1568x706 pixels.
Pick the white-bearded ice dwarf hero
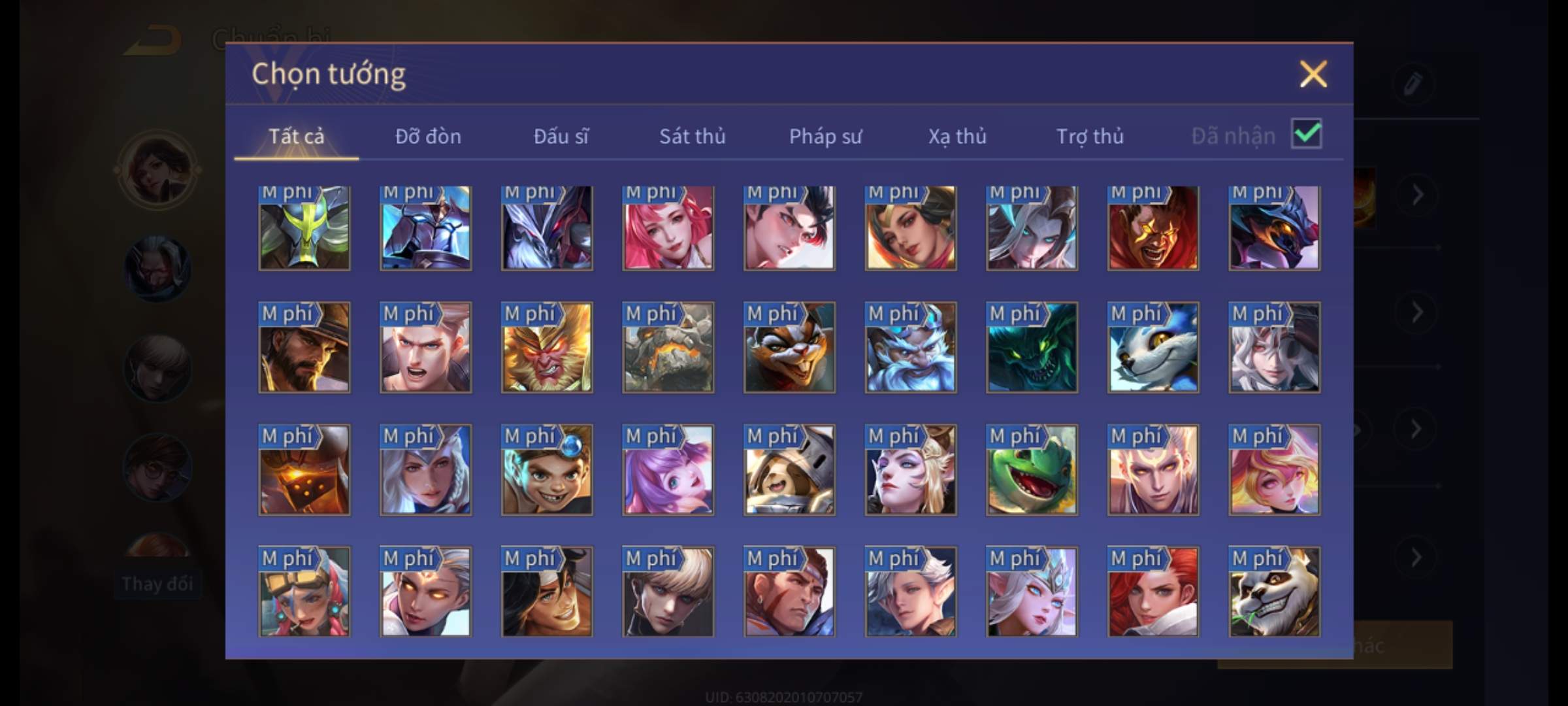910,348
